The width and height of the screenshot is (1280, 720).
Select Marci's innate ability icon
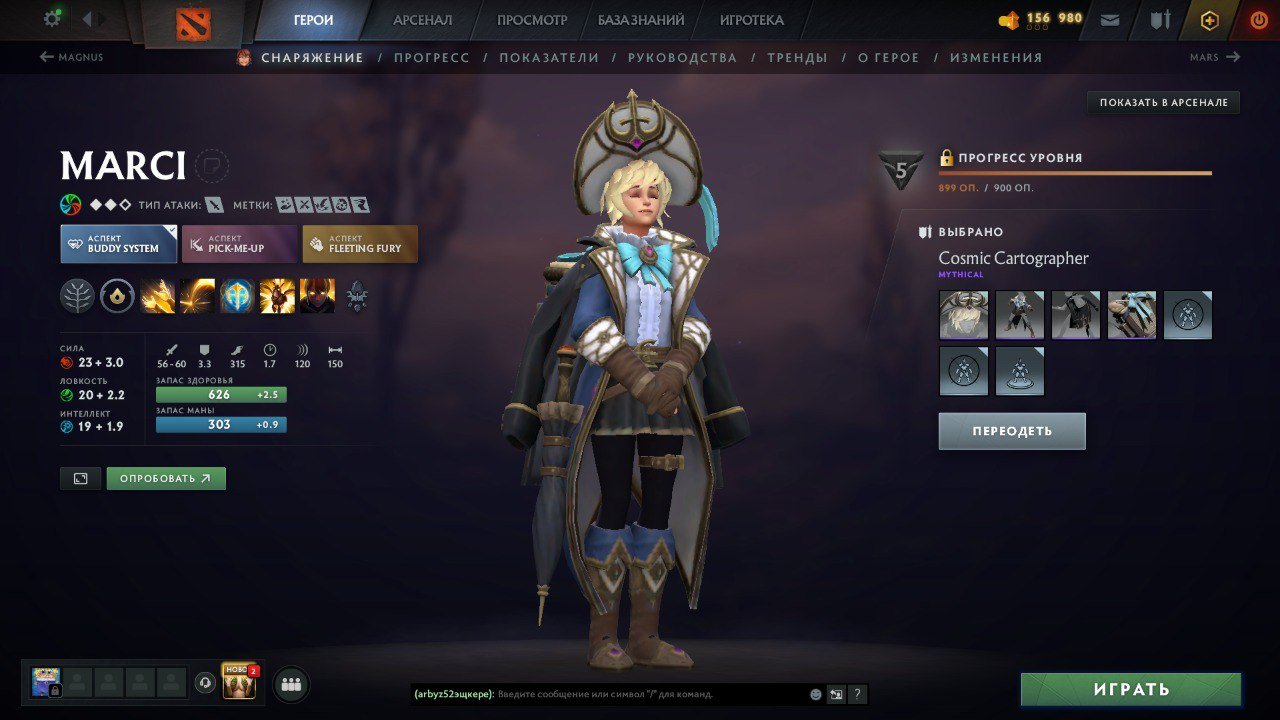click(x=117, y=296)
